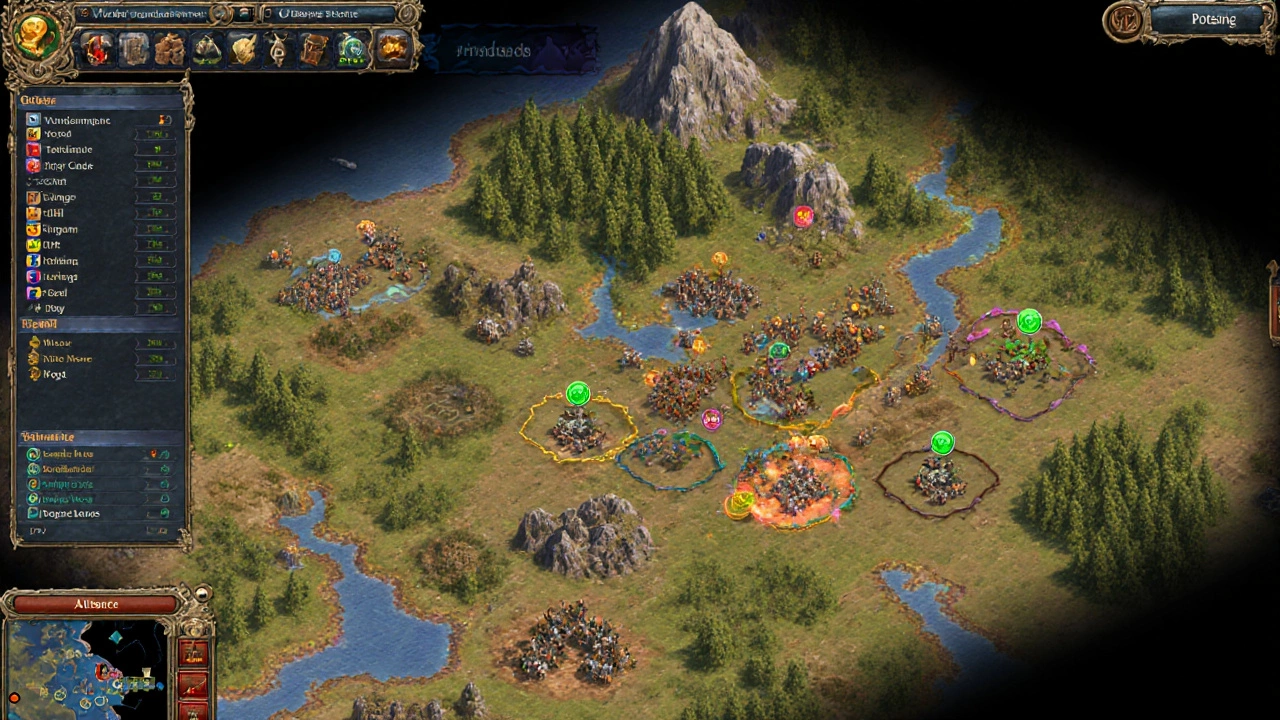Open the stone tablet toolbar icon
The height and width of the screenshot is (720, 1280).
click(x=134, y=49)
